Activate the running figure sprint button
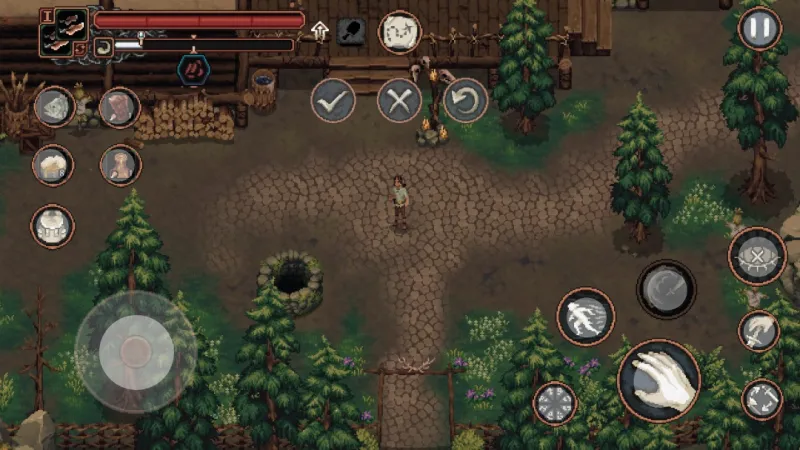 click(x=585, y=316)
